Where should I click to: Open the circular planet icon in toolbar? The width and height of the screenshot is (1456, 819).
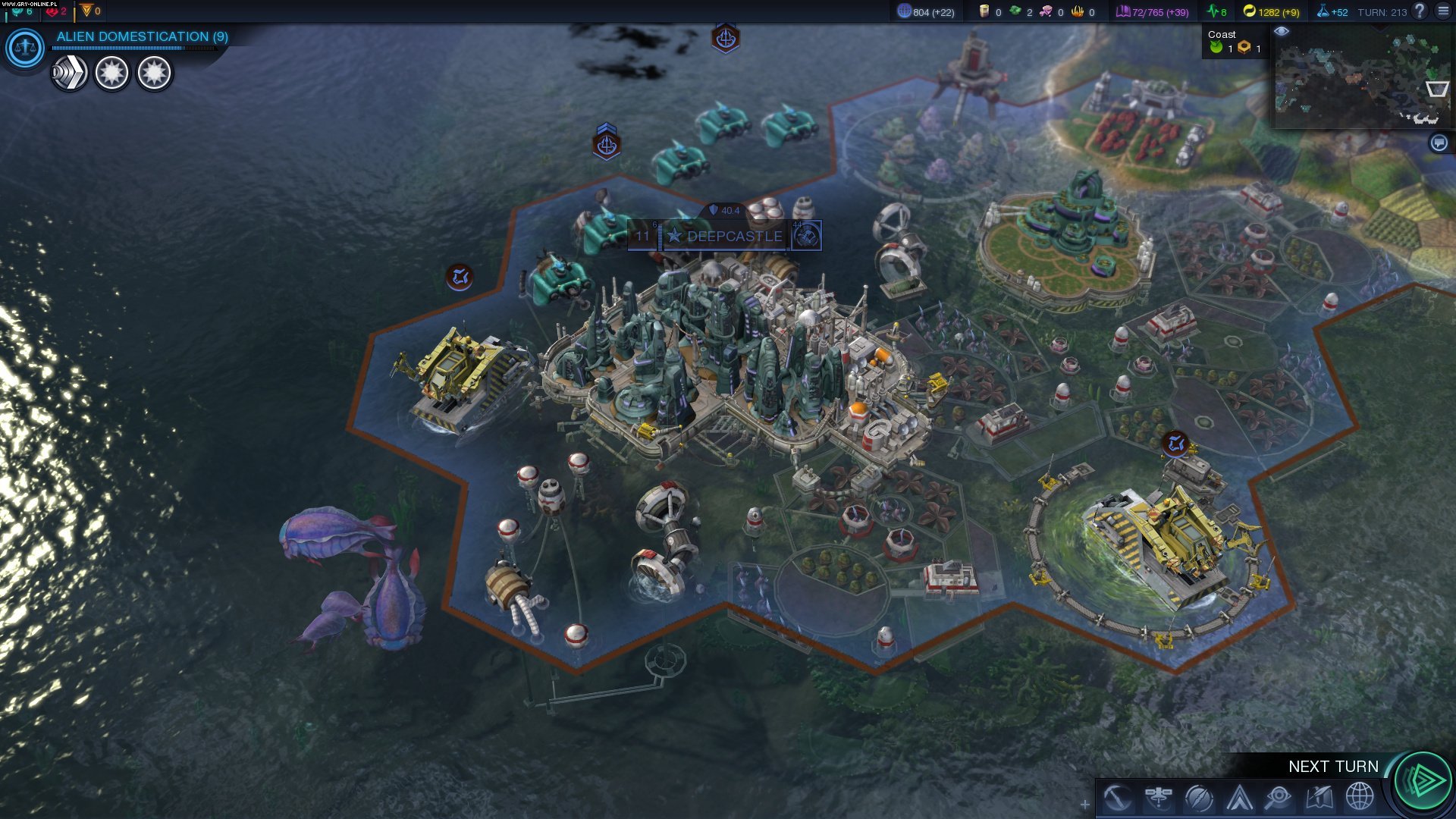(x=1198, y=798)
